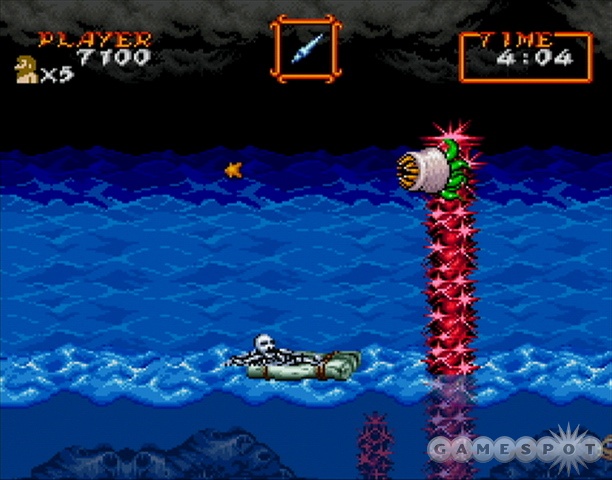Click the lance weapon icon box

coord(306,47)
